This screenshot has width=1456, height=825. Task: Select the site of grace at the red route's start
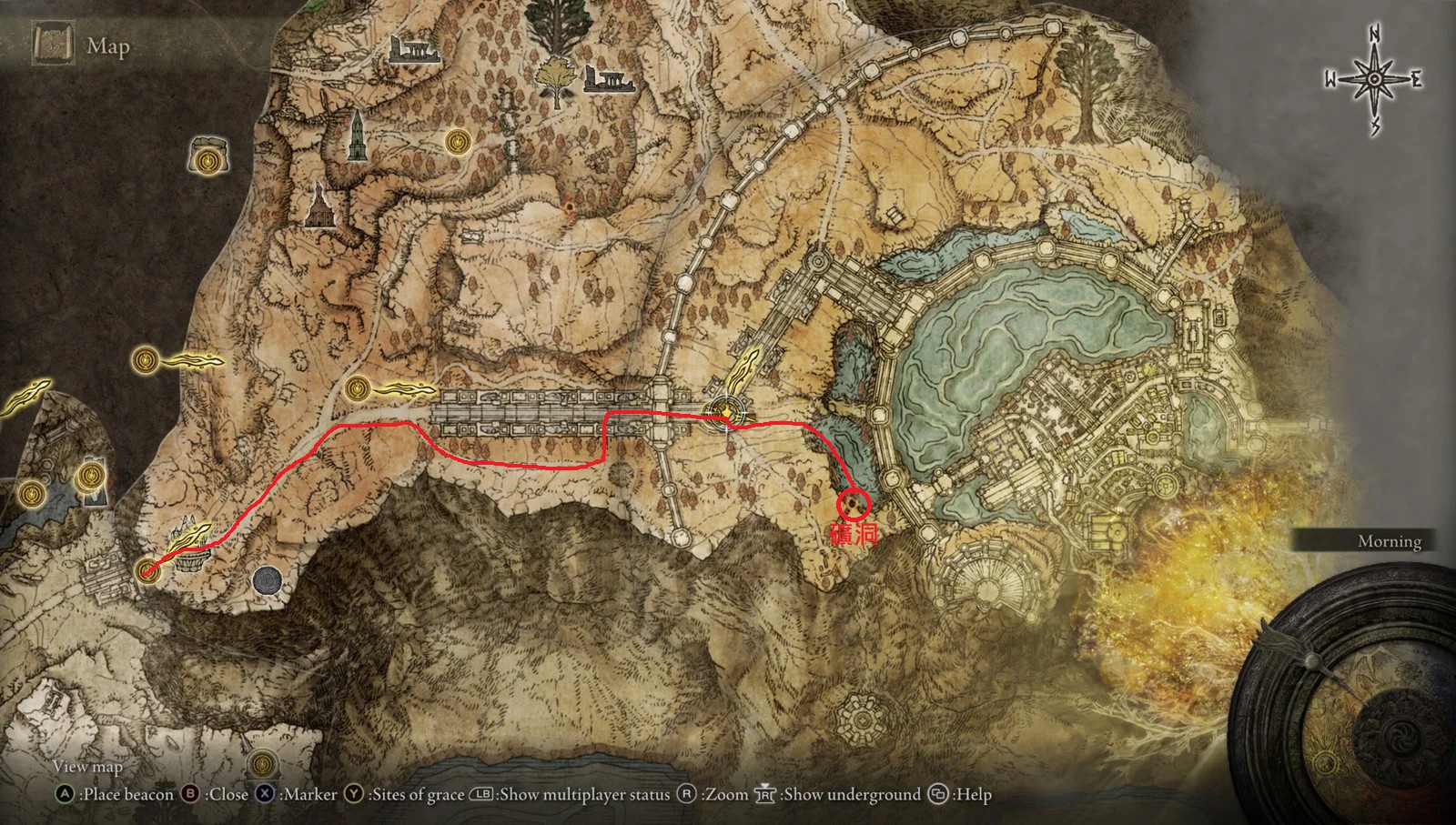point(147,569)
